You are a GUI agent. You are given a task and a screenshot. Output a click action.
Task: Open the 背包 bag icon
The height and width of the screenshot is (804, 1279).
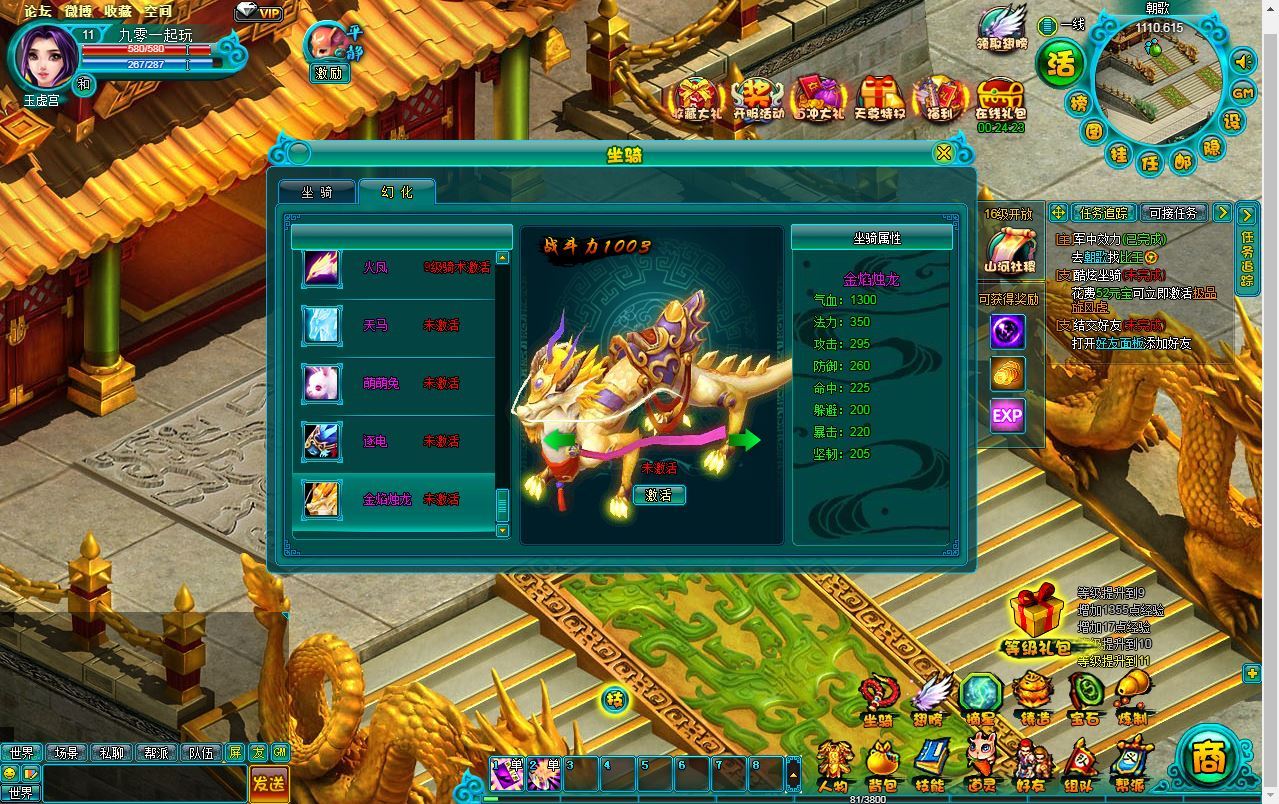pos(882,768)
